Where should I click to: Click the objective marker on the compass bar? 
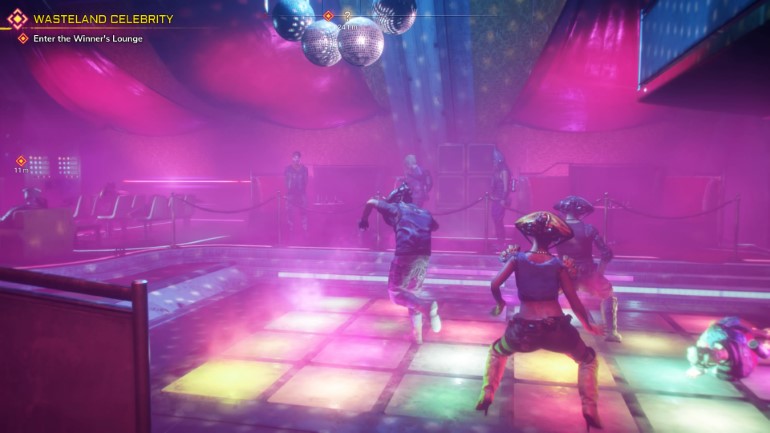click(328, 16)
